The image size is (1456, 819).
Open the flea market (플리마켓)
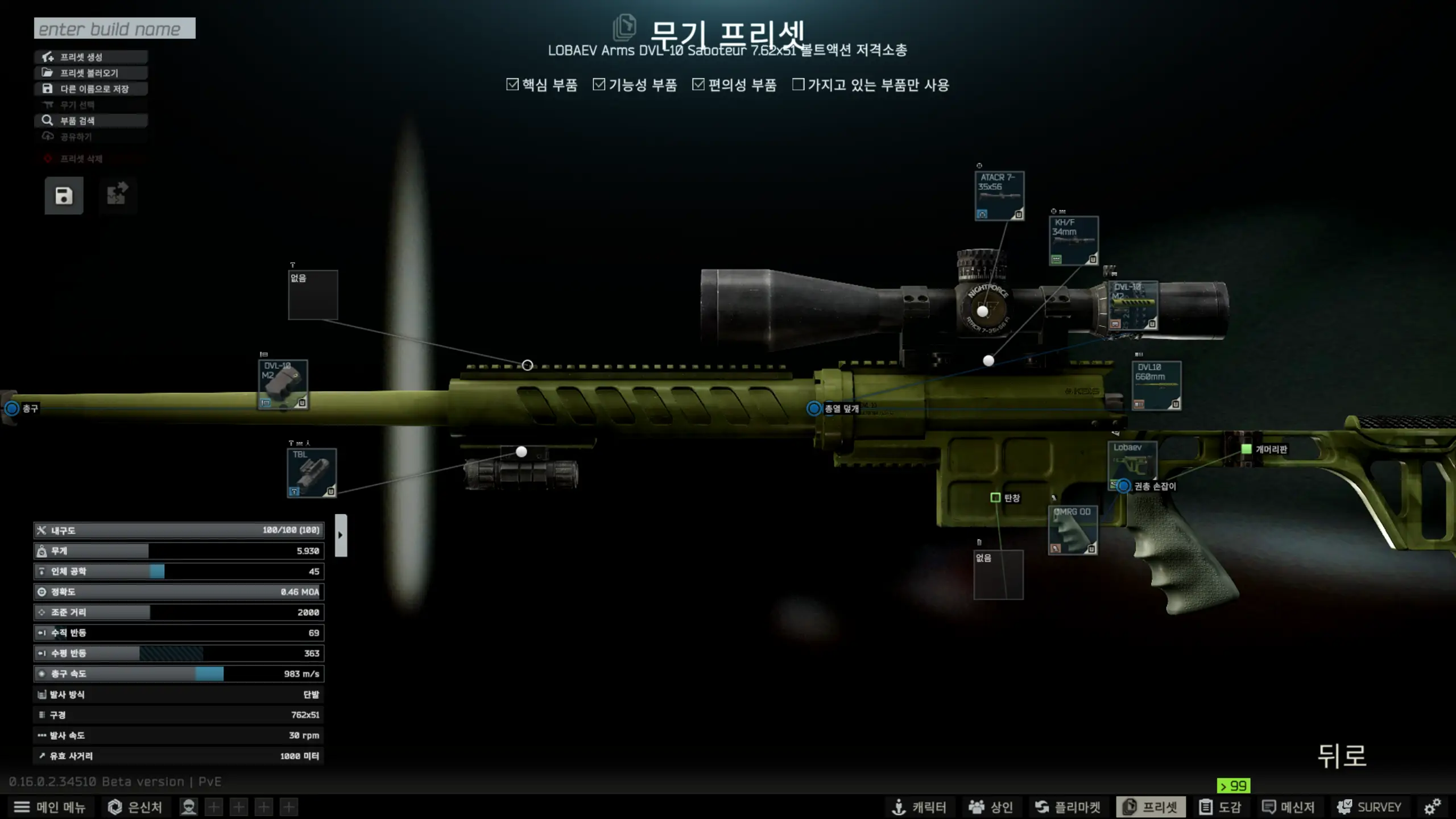coord(1068,807)
